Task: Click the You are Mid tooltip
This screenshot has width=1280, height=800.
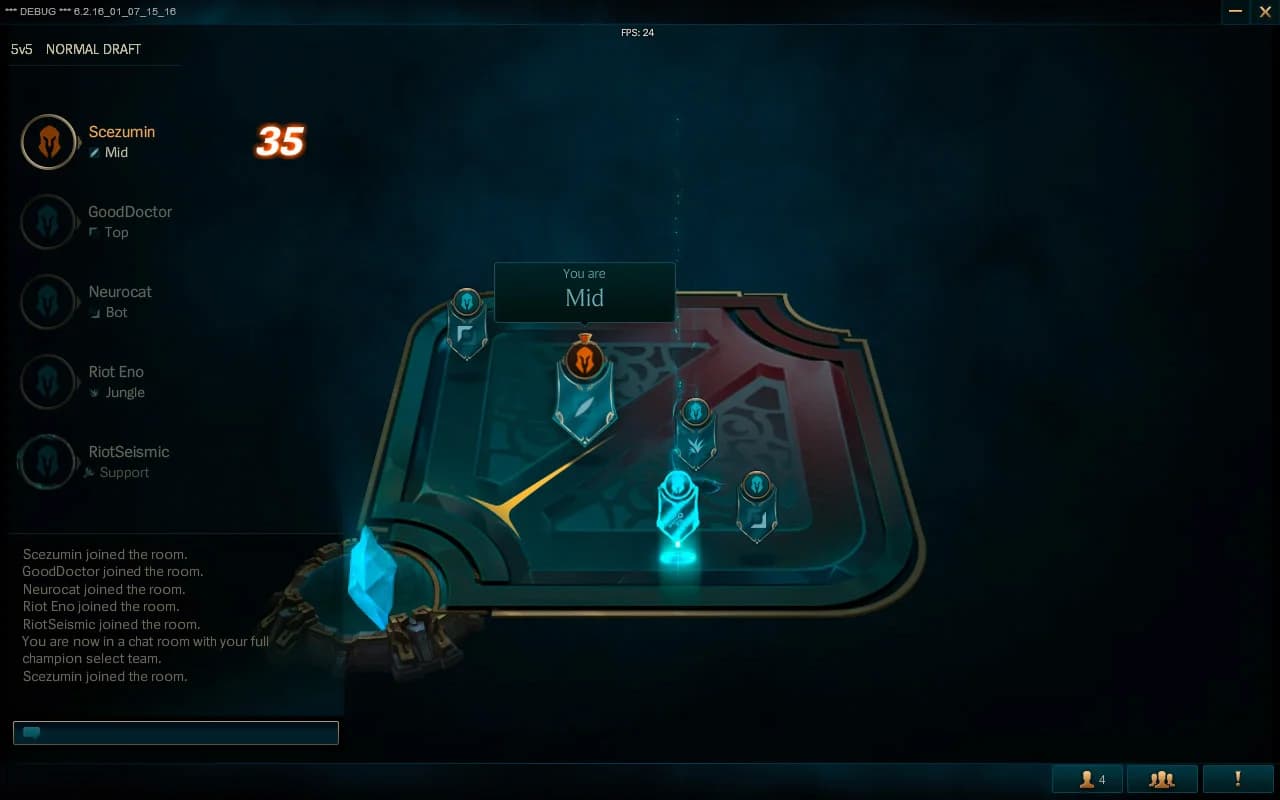Action: 584,291
